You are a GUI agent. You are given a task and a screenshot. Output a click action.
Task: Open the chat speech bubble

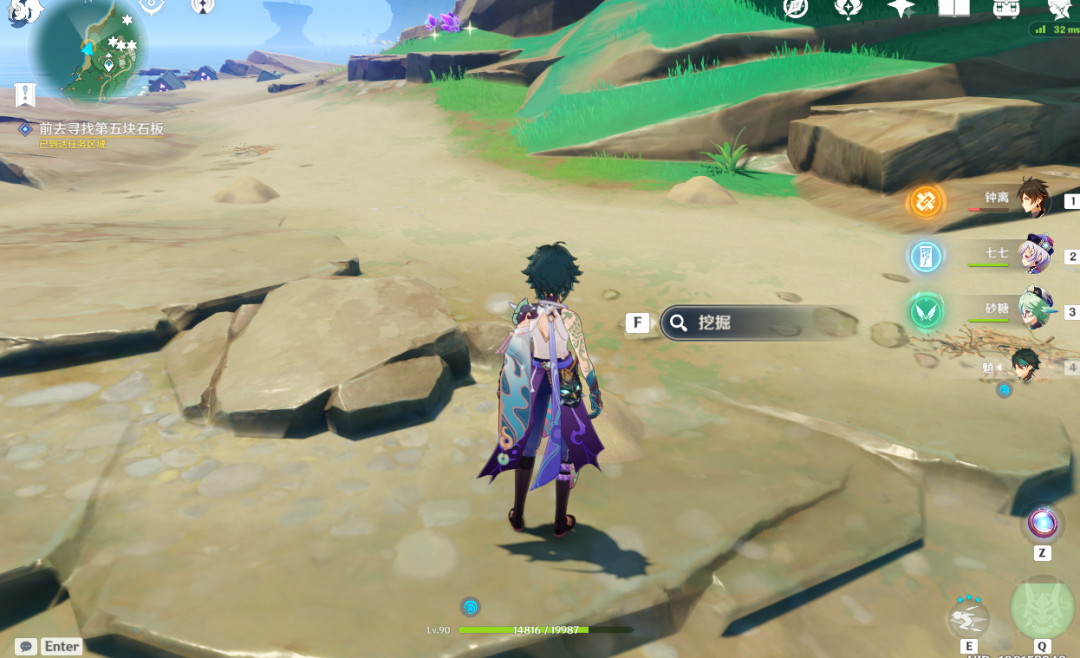(x=26, y=647)
